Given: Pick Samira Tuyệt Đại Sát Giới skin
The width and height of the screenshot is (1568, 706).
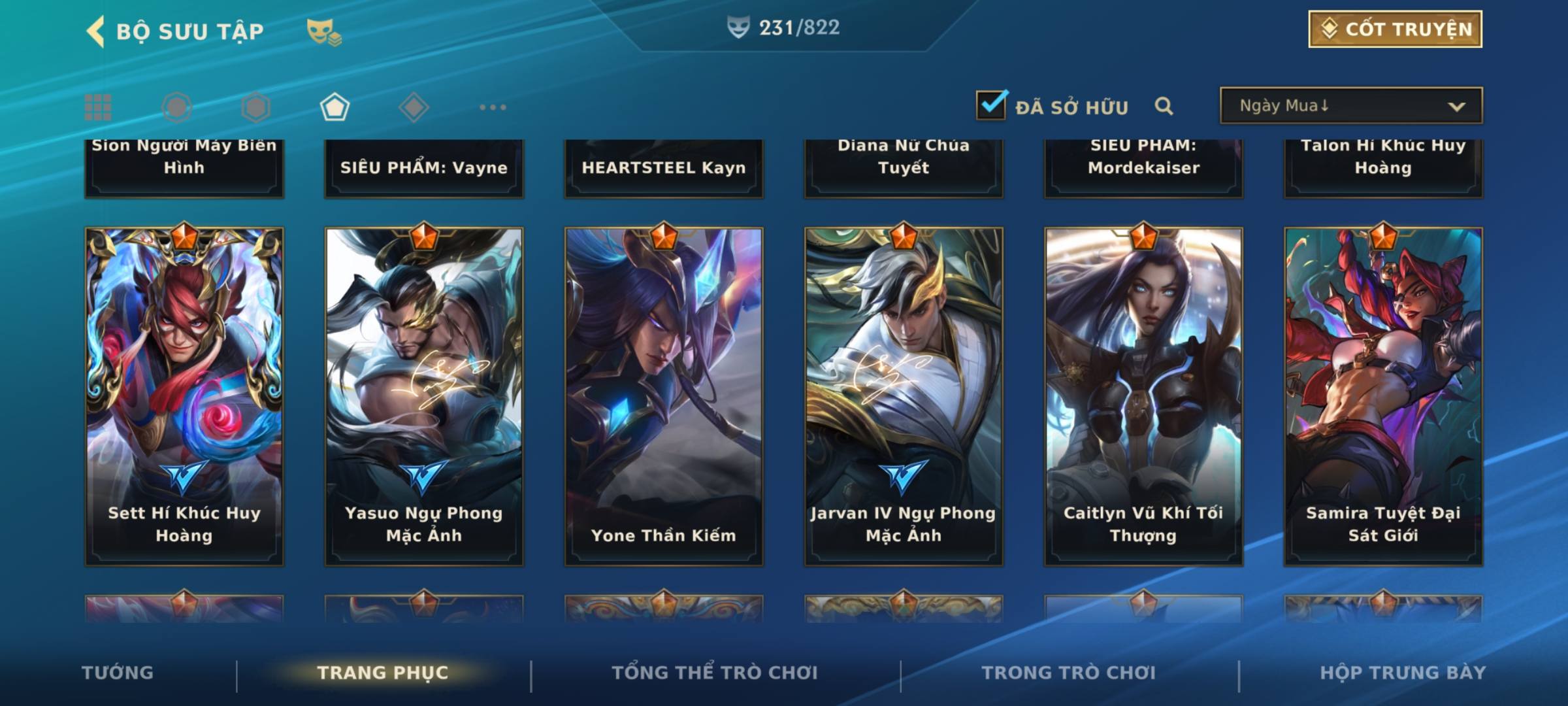Looking at the screenshot, I should [x=1383, y=396].
